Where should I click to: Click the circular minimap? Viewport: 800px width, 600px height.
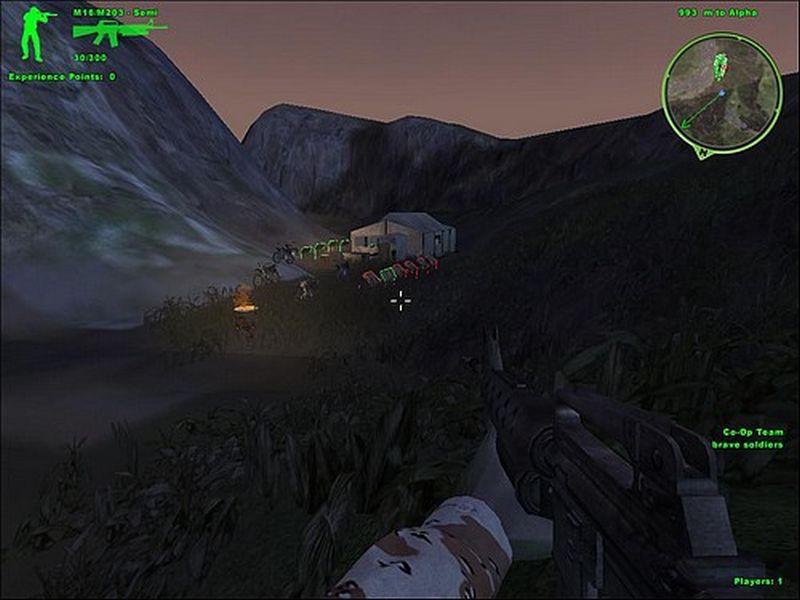point(720,92)
